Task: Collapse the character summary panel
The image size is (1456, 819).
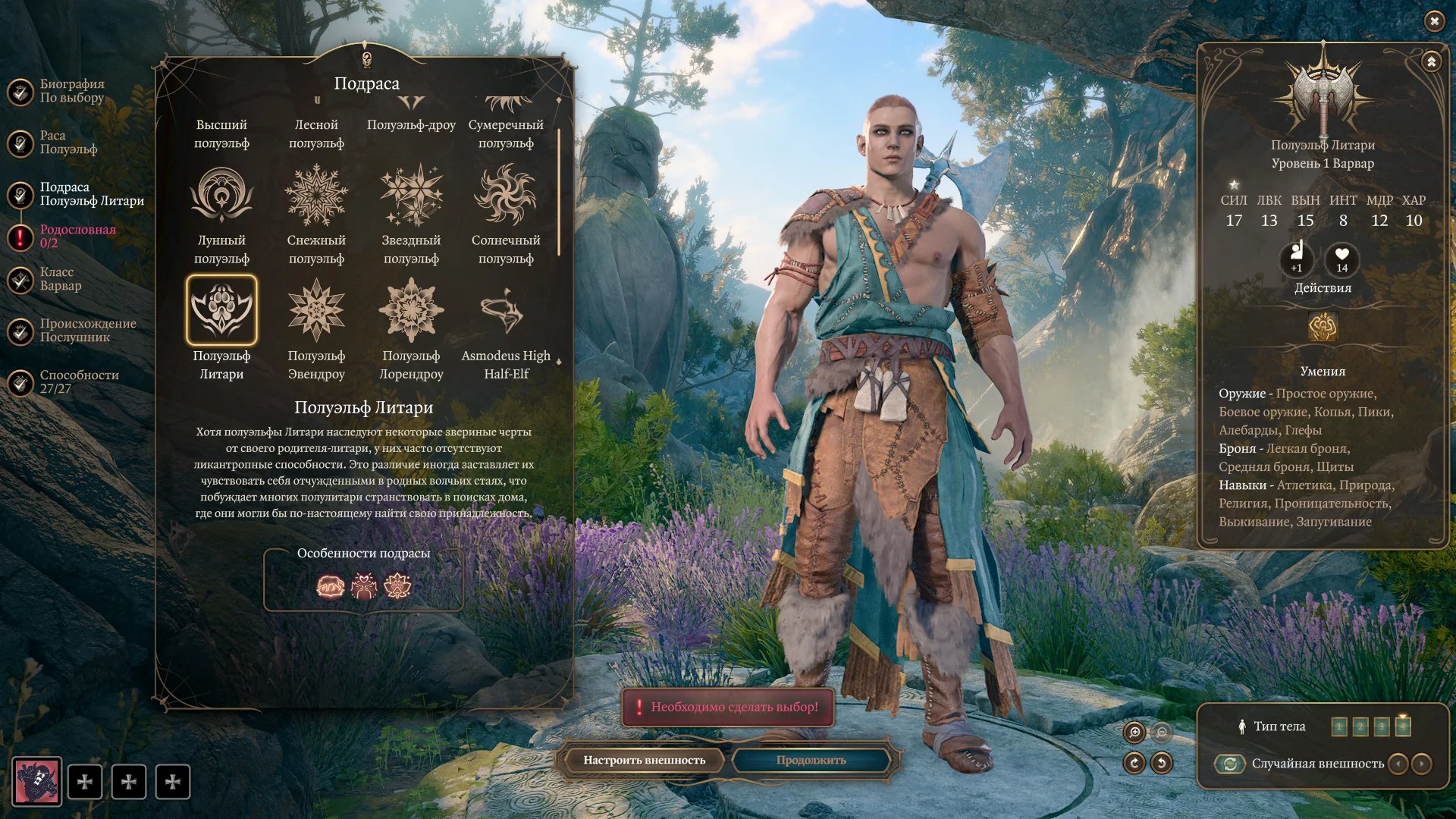Action: click(1431, 61)
